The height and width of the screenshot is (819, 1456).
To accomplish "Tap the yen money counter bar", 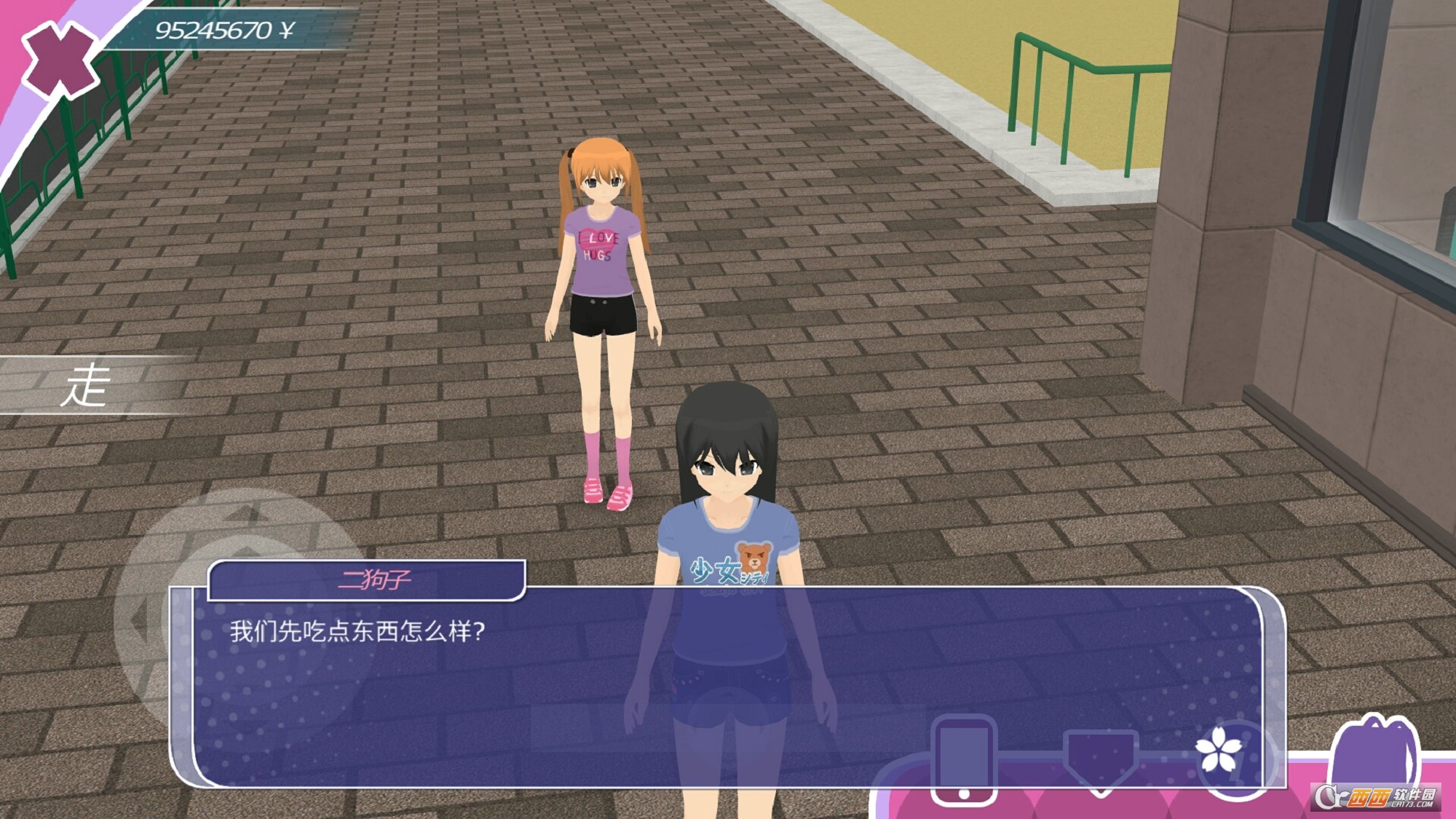I will tap(218, 29).
